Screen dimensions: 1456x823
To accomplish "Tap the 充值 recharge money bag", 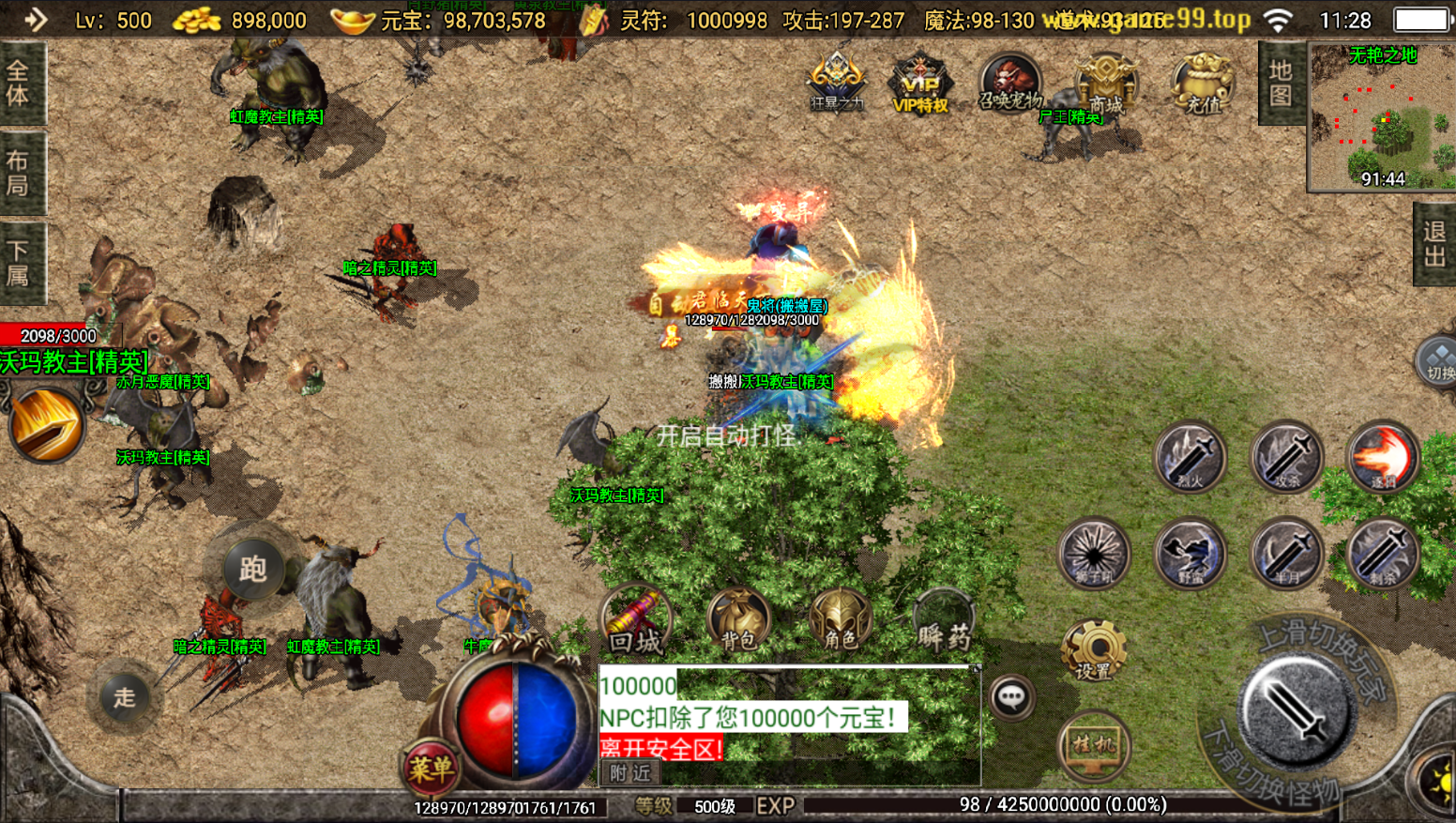I will click(x=1202, y=83).
